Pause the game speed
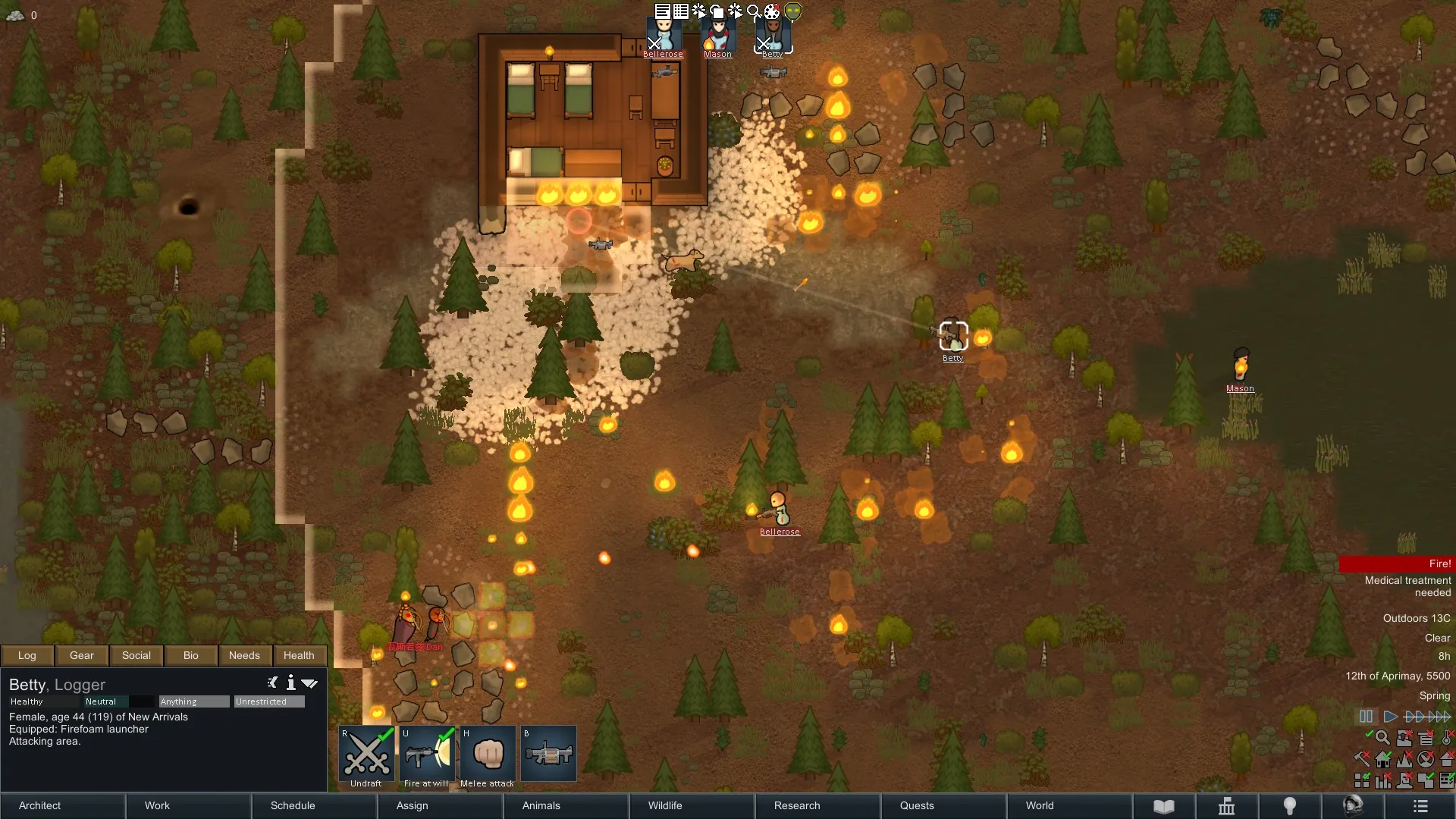The width and height of the screenshot is (1456, 819). point(1366,717)
